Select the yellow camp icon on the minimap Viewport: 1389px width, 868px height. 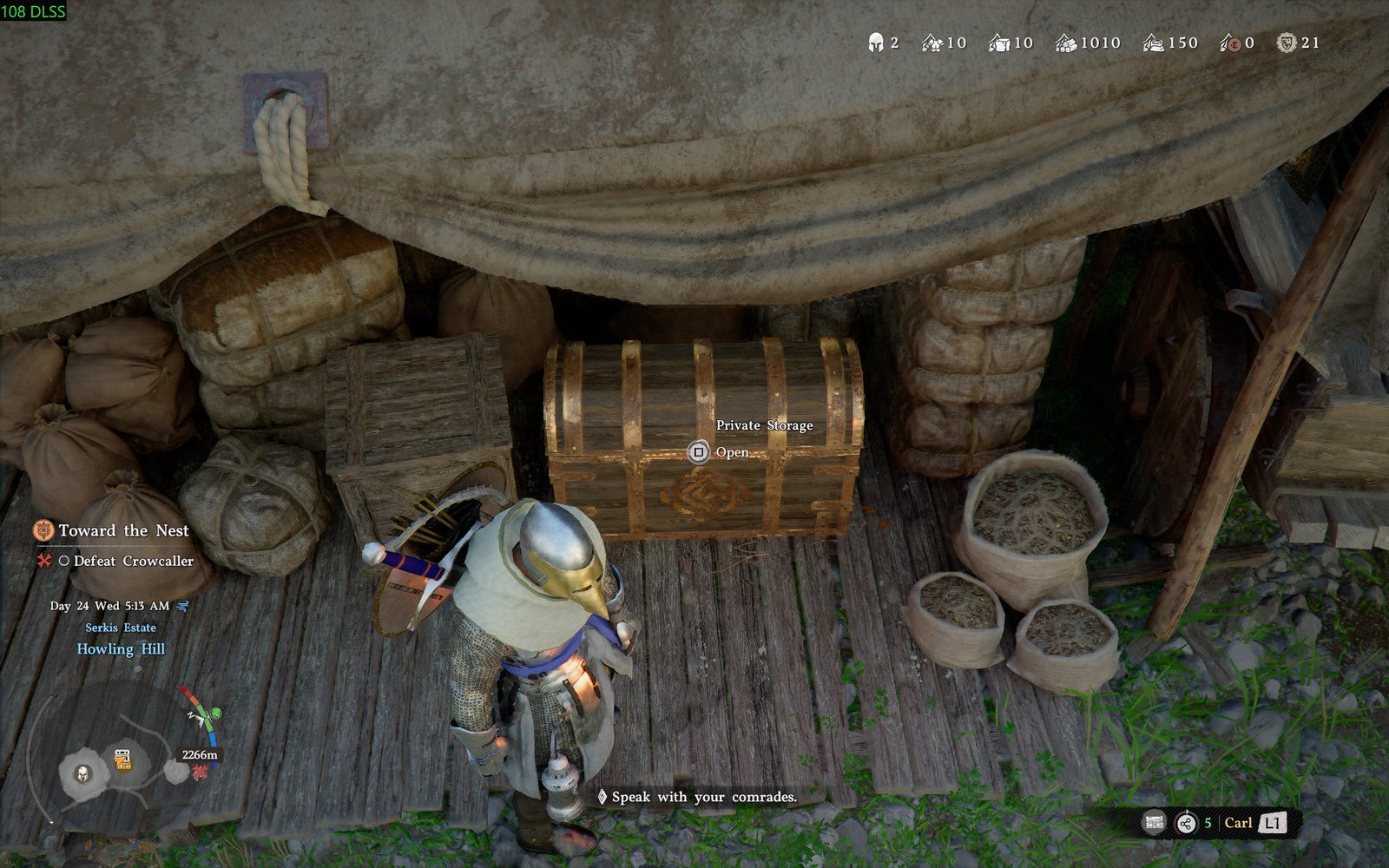tap(122, 758)
